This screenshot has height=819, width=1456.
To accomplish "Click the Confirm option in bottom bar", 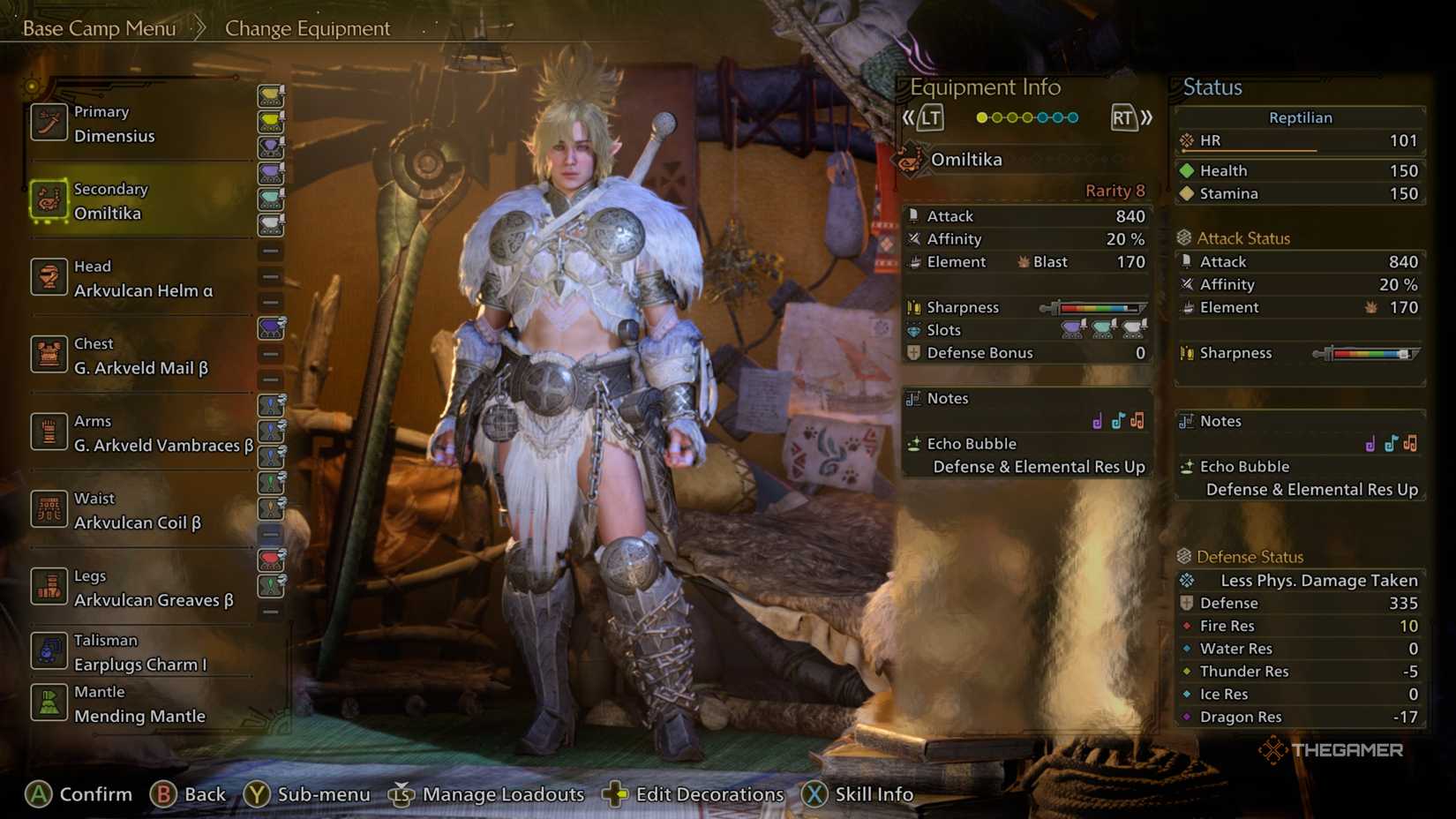I will tap(79, 794).
